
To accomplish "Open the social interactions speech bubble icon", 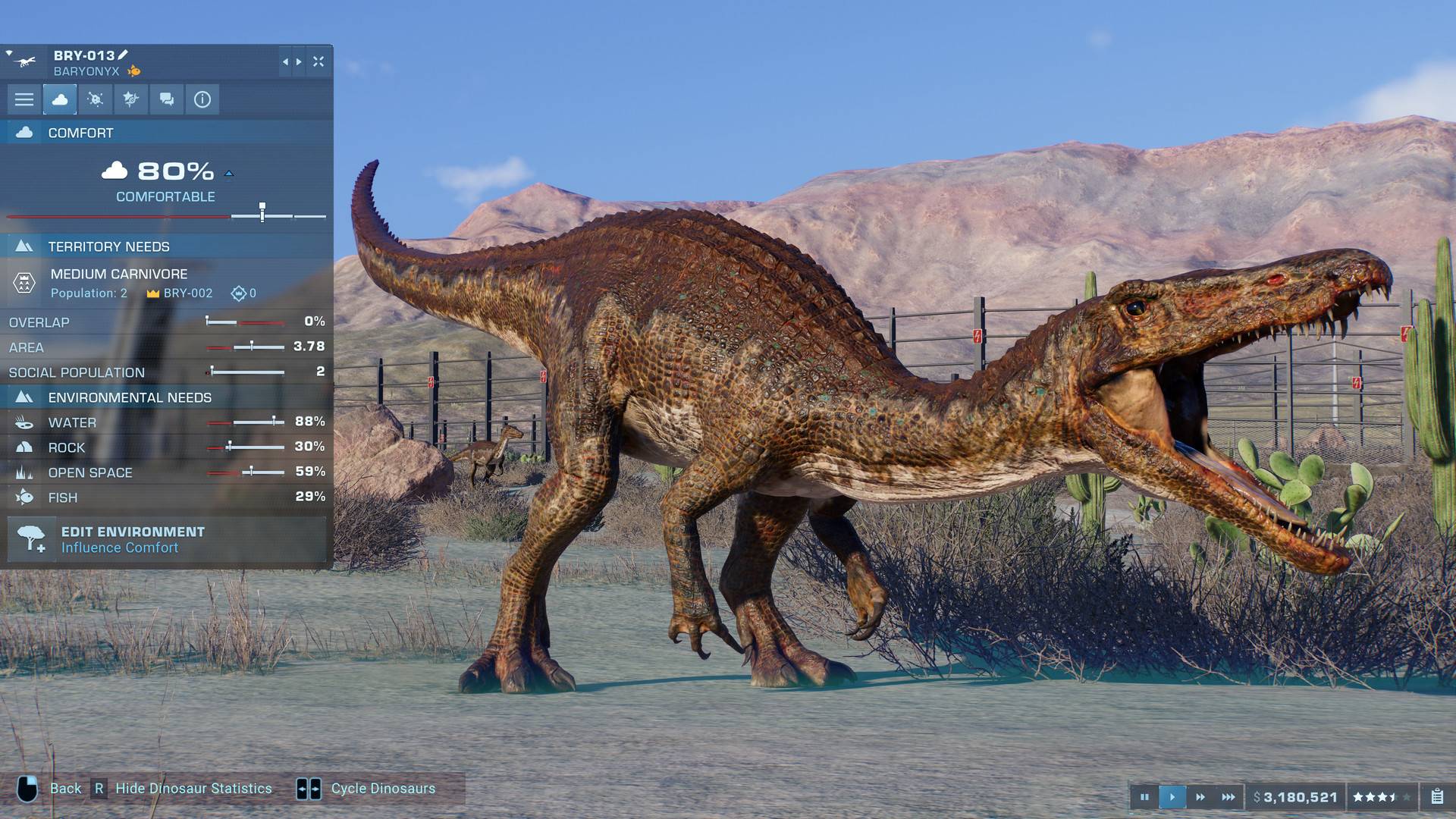I will (166, 99).
